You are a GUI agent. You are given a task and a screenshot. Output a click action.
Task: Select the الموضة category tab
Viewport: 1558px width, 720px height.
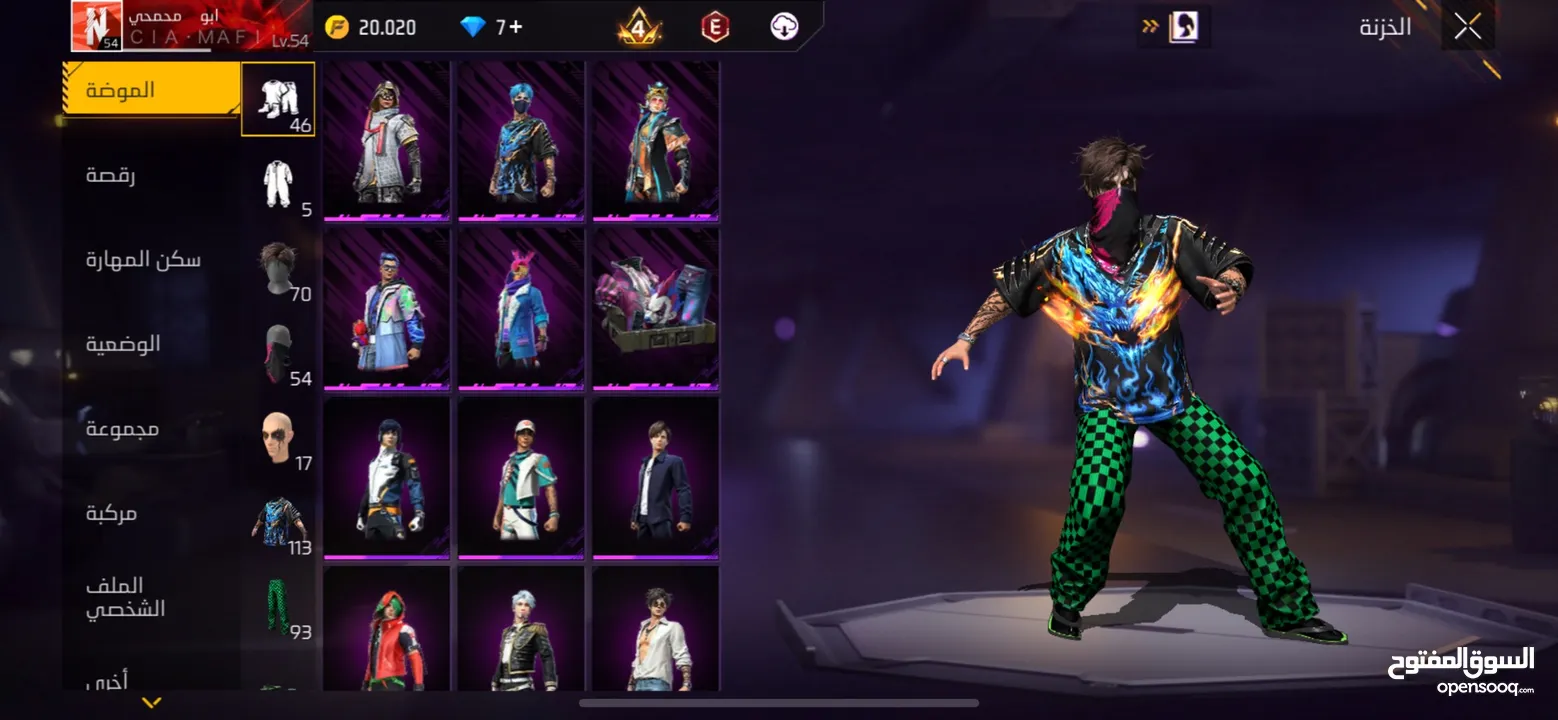point(150,89)
